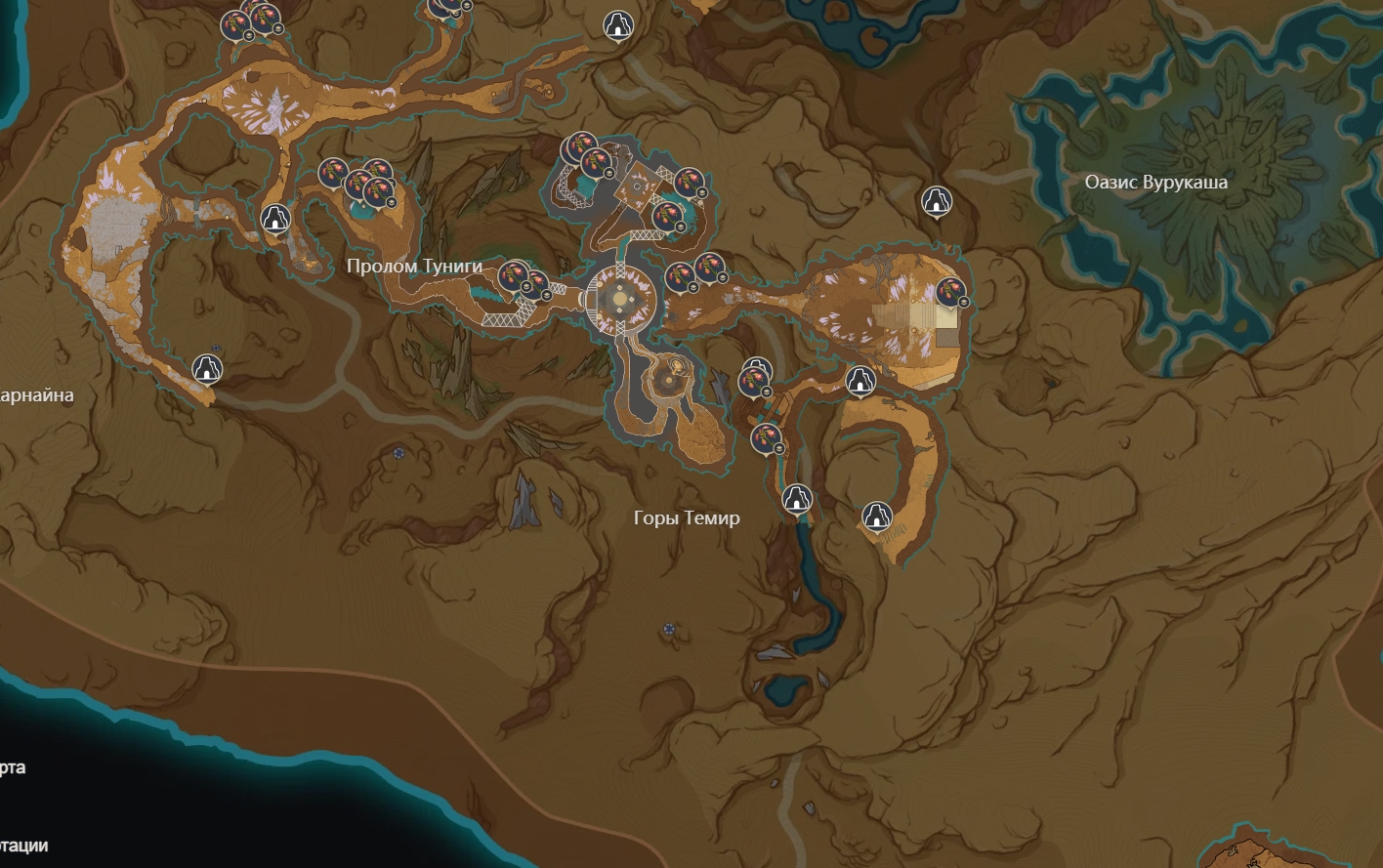The image size is (1383, 868).
Task: Select the cave entrance marker nearest Оазис Вурукаша
Action: pyautogui.click(x=937, y=201)
